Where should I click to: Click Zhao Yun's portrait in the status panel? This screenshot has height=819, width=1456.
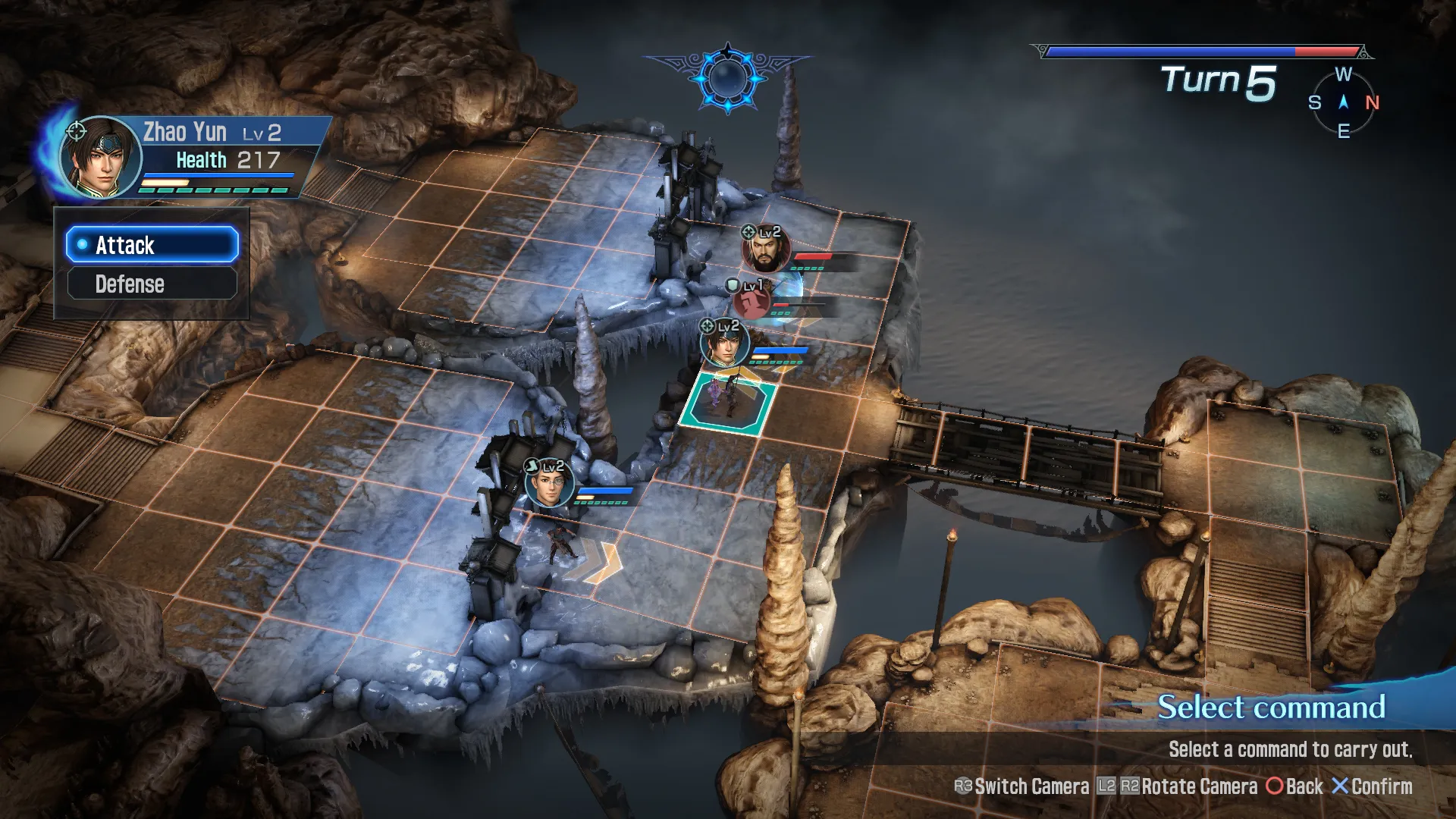click(101, 157)
